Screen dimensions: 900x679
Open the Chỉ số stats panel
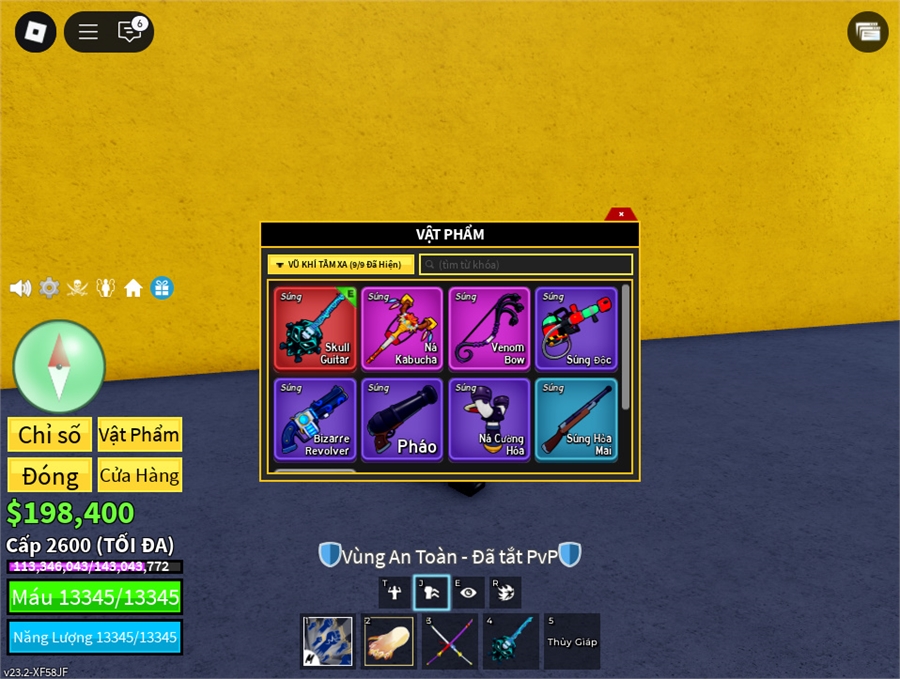[x=50, y=435]
